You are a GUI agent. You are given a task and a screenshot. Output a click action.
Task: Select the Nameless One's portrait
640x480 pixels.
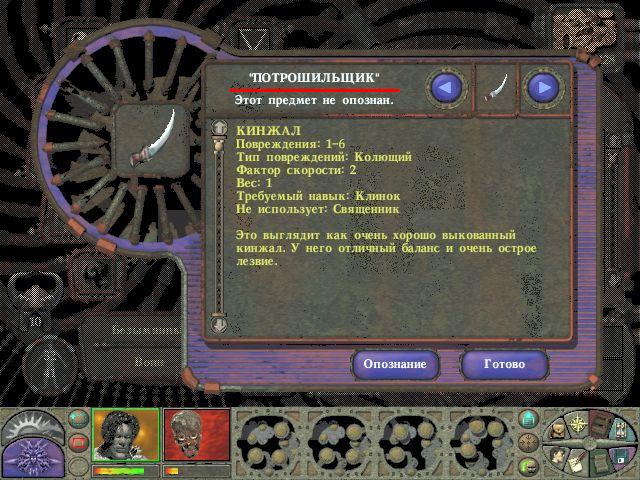click(125, 435)
